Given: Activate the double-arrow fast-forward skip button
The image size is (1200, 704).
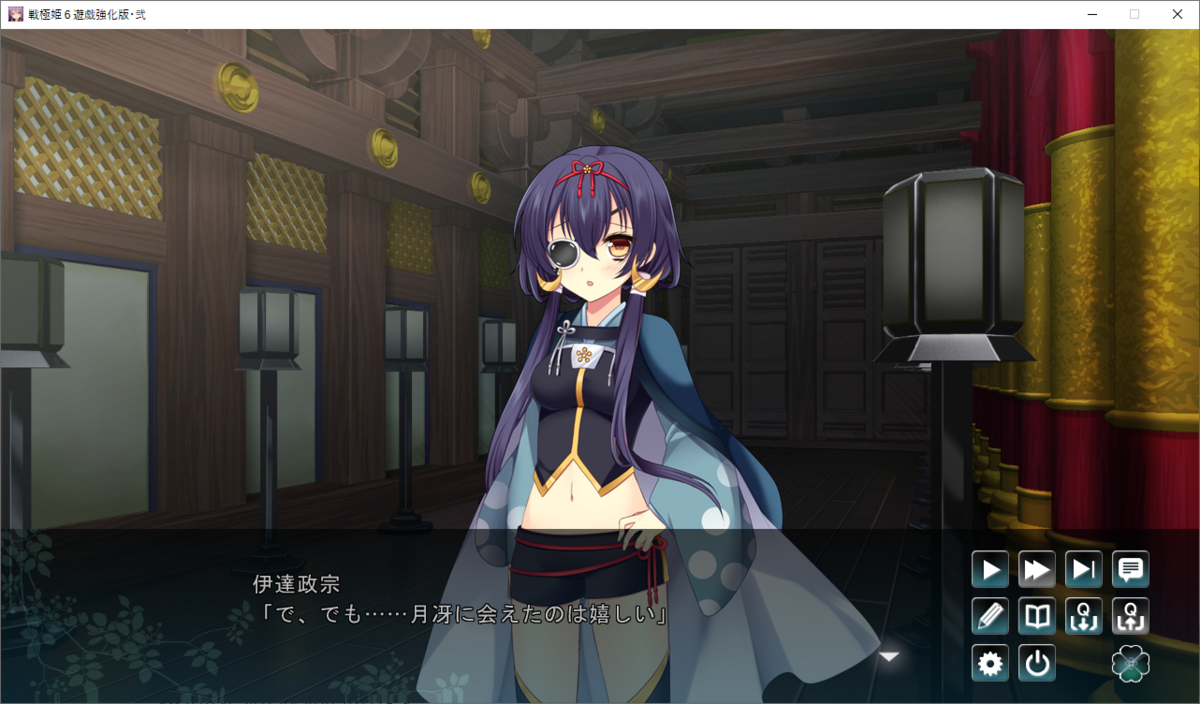Looking at the screenshot, I should click(1037, 570).
